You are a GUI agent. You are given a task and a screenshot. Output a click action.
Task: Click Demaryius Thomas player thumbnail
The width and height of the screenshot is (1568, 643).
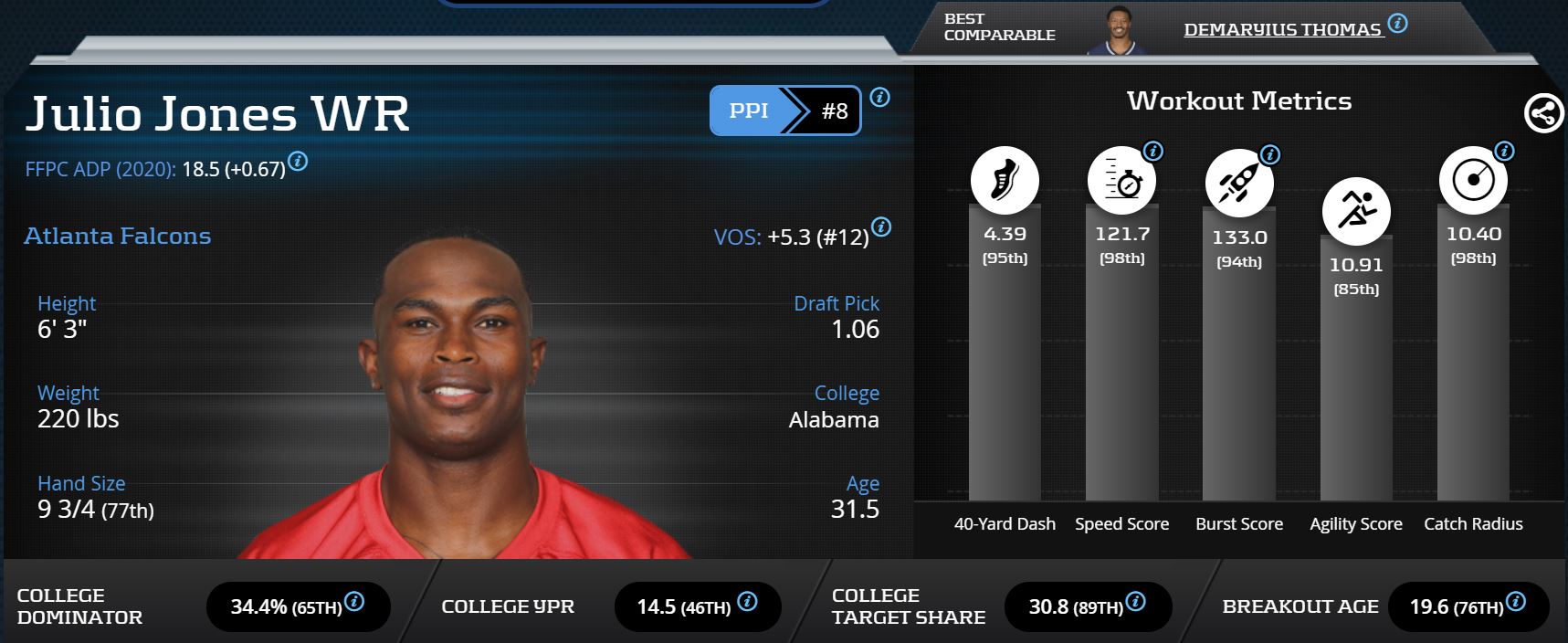[x=1117, y=29]
